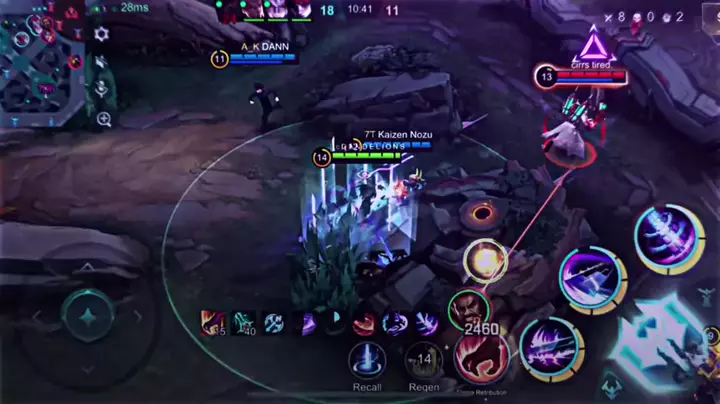Screen dimensions: 720x404
Task: Target the enemy hero portrait button
Action: (468, 308)
